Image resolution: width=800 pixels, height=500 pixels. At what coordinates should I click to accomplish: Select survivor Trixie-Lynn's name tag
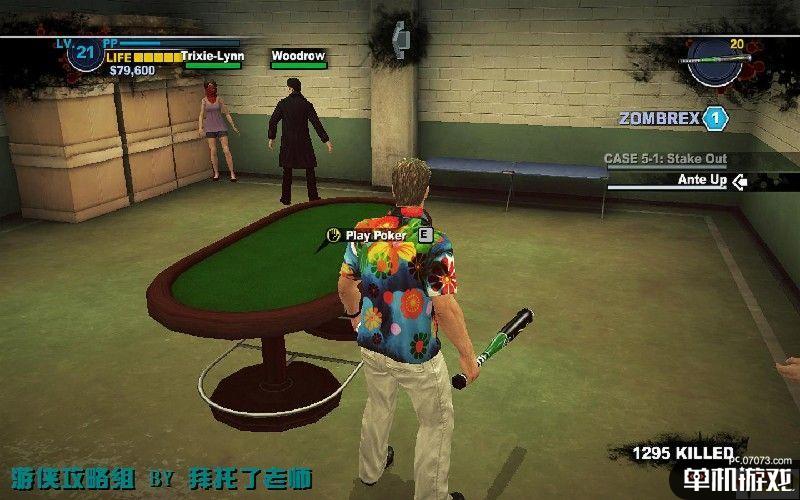[211, 57]
